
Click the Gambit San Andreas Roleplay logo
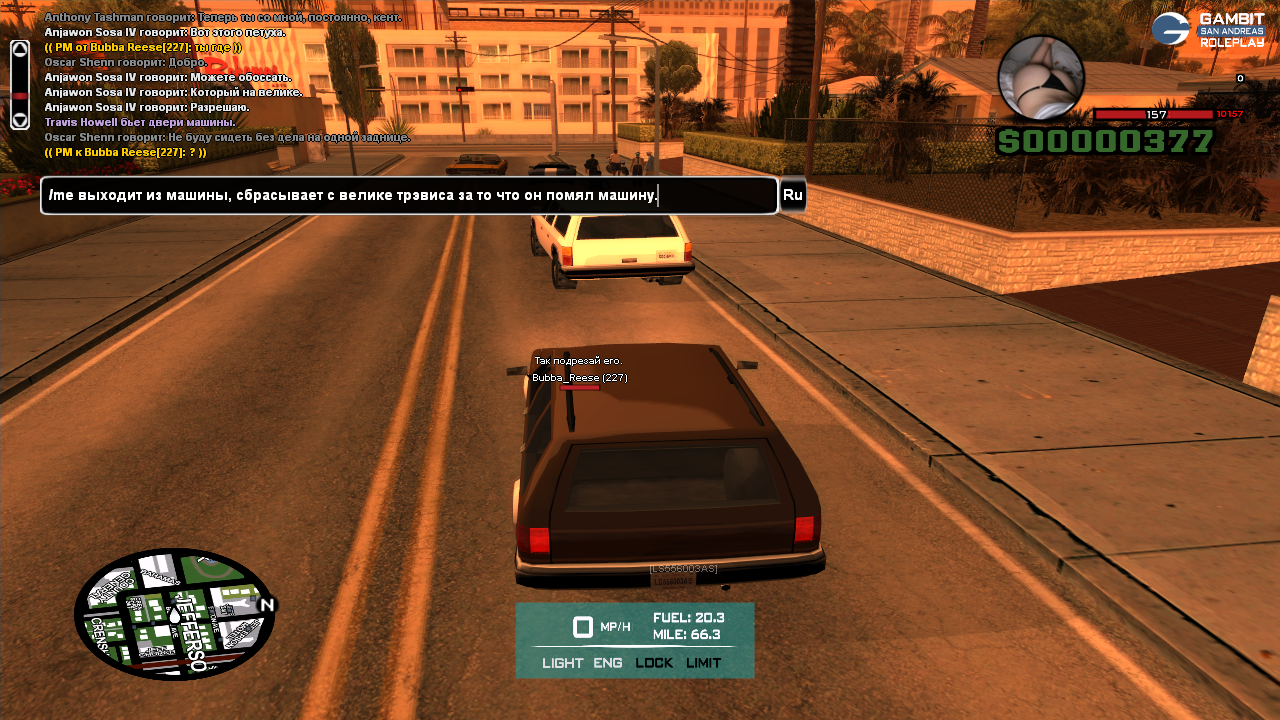1208,29
